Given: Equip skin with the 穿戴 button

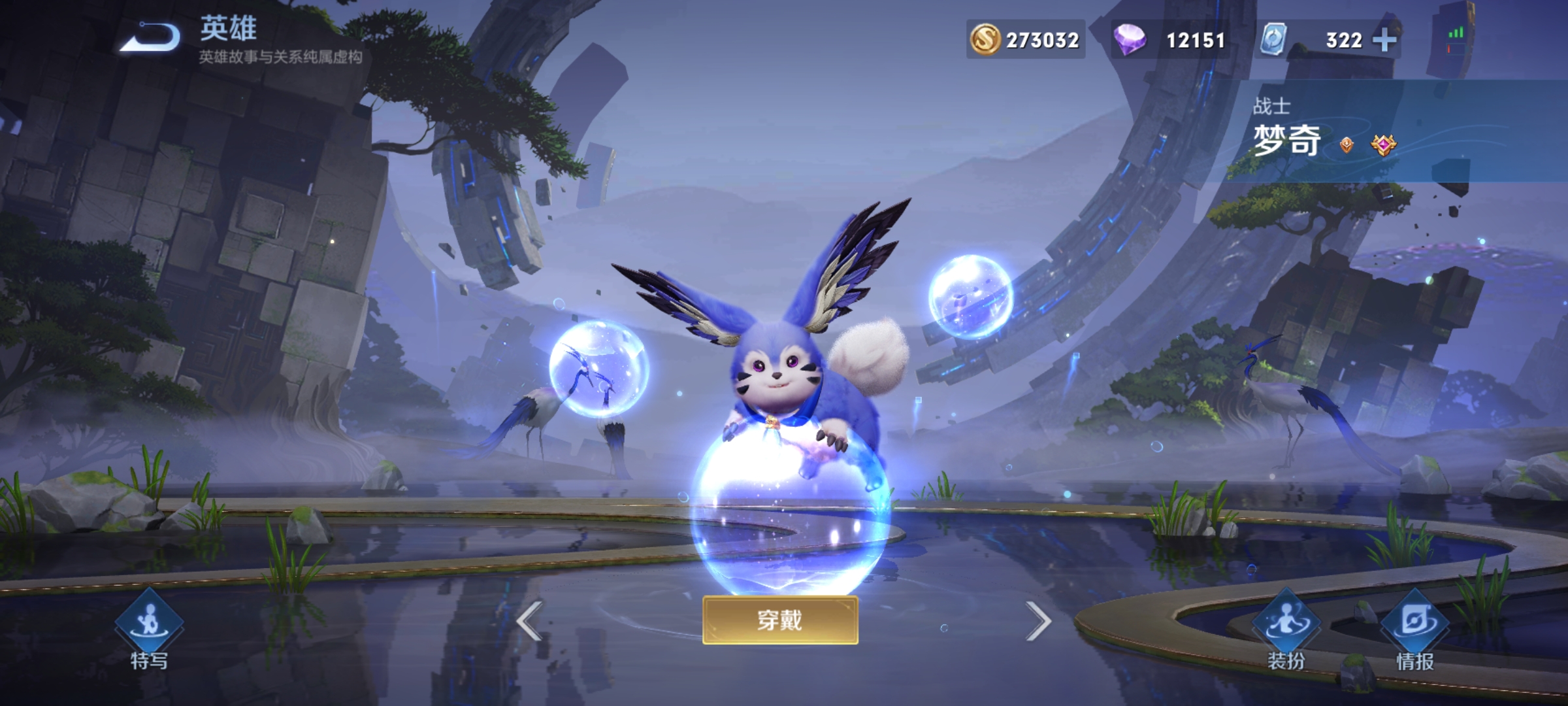Looking at the screenshot, I should (x=780, y=620).
